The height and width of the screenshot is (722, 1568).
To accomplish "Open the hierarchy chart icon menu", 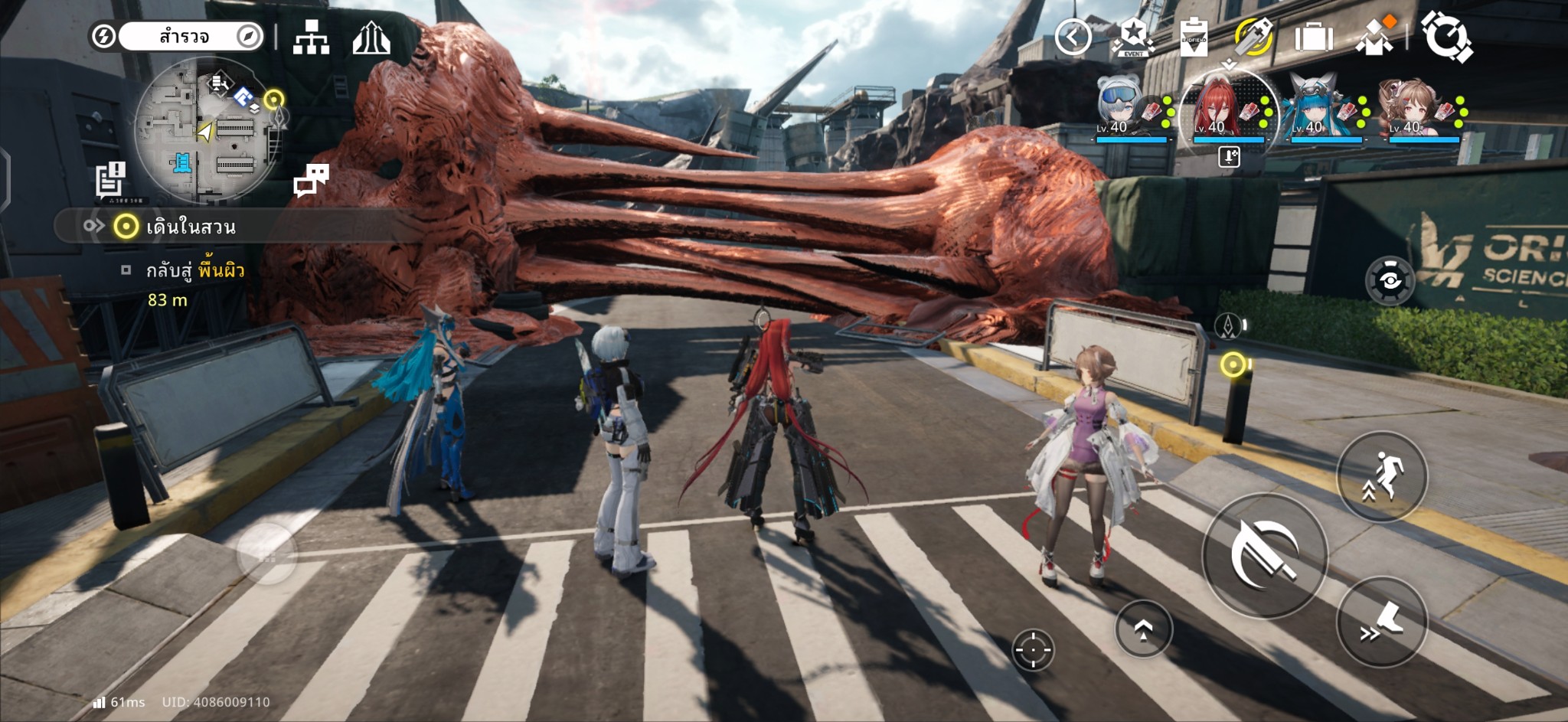I will tap(311, 37).
